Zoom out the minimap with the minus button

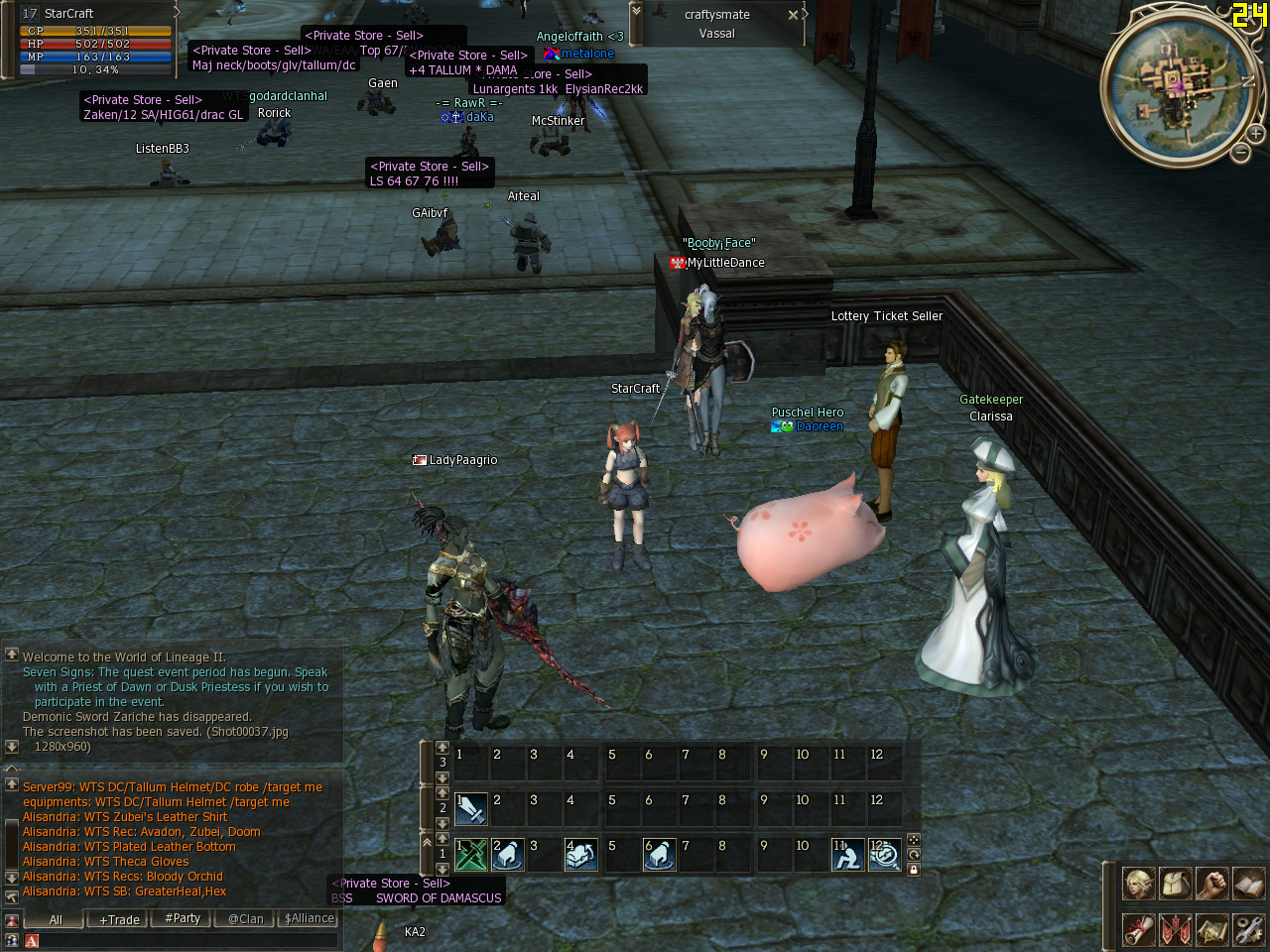pos(1240,153)
